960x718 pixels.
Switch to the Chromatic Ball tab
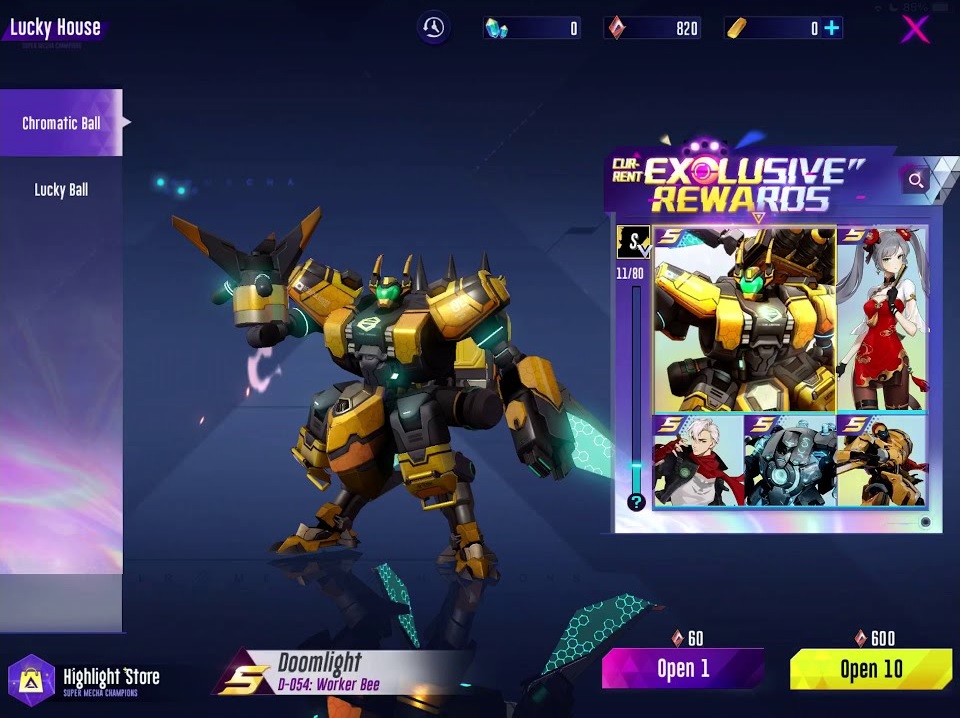pos(61,123)
